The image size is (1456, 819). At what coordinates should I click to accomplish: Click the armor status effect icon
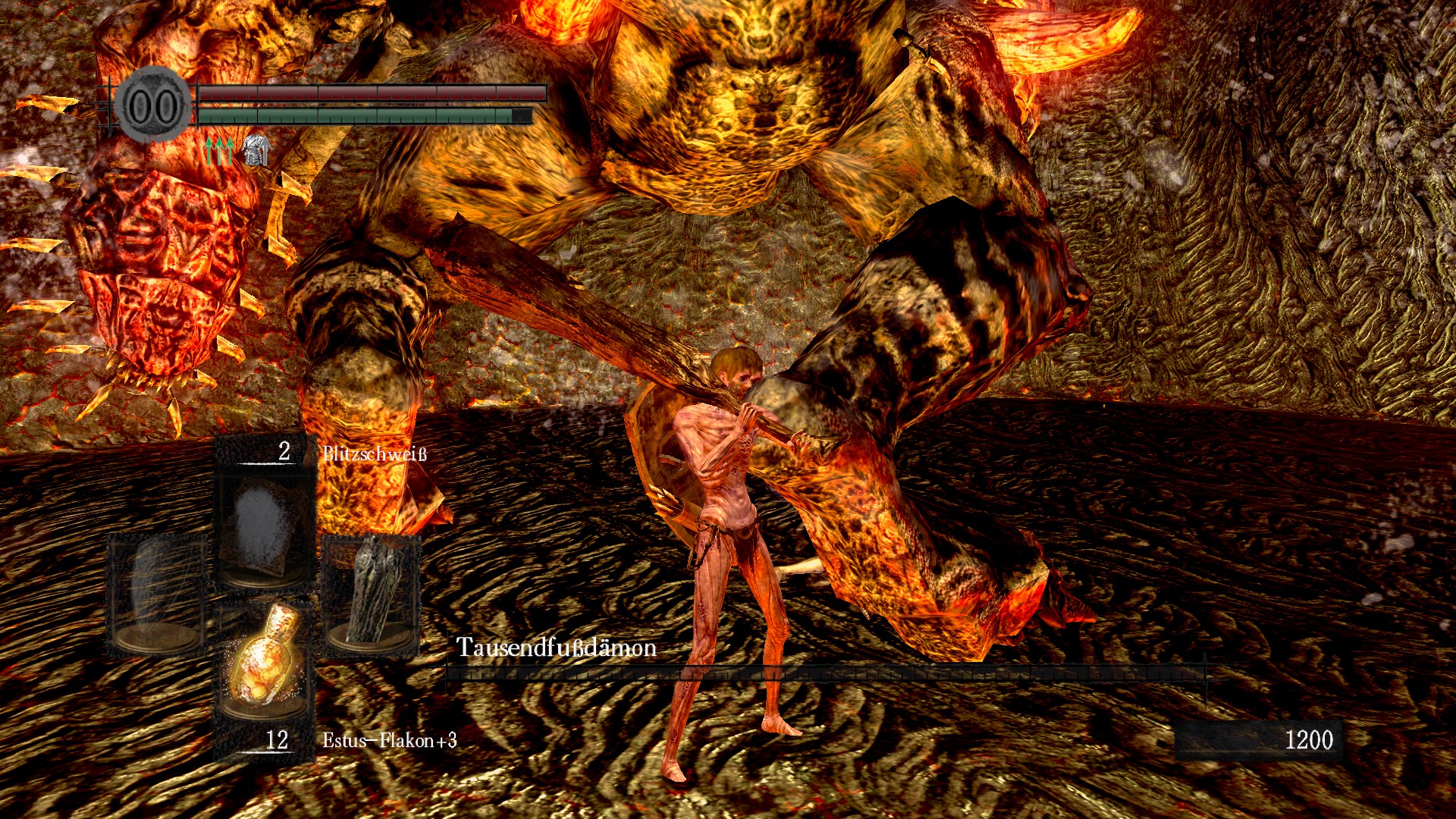256,149
